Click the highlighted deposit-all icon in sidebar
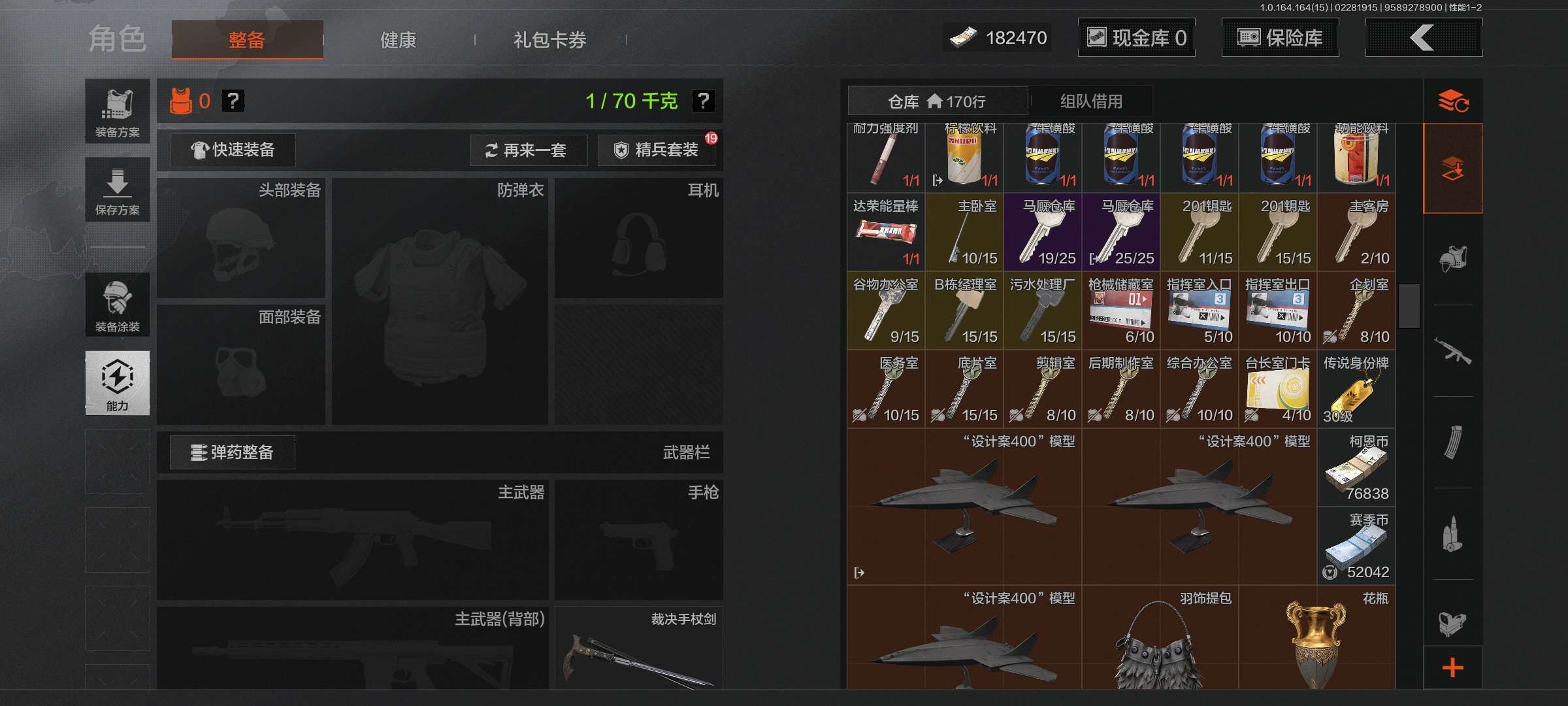Screen dimensions: 1568x706 tap(1453, 168)
